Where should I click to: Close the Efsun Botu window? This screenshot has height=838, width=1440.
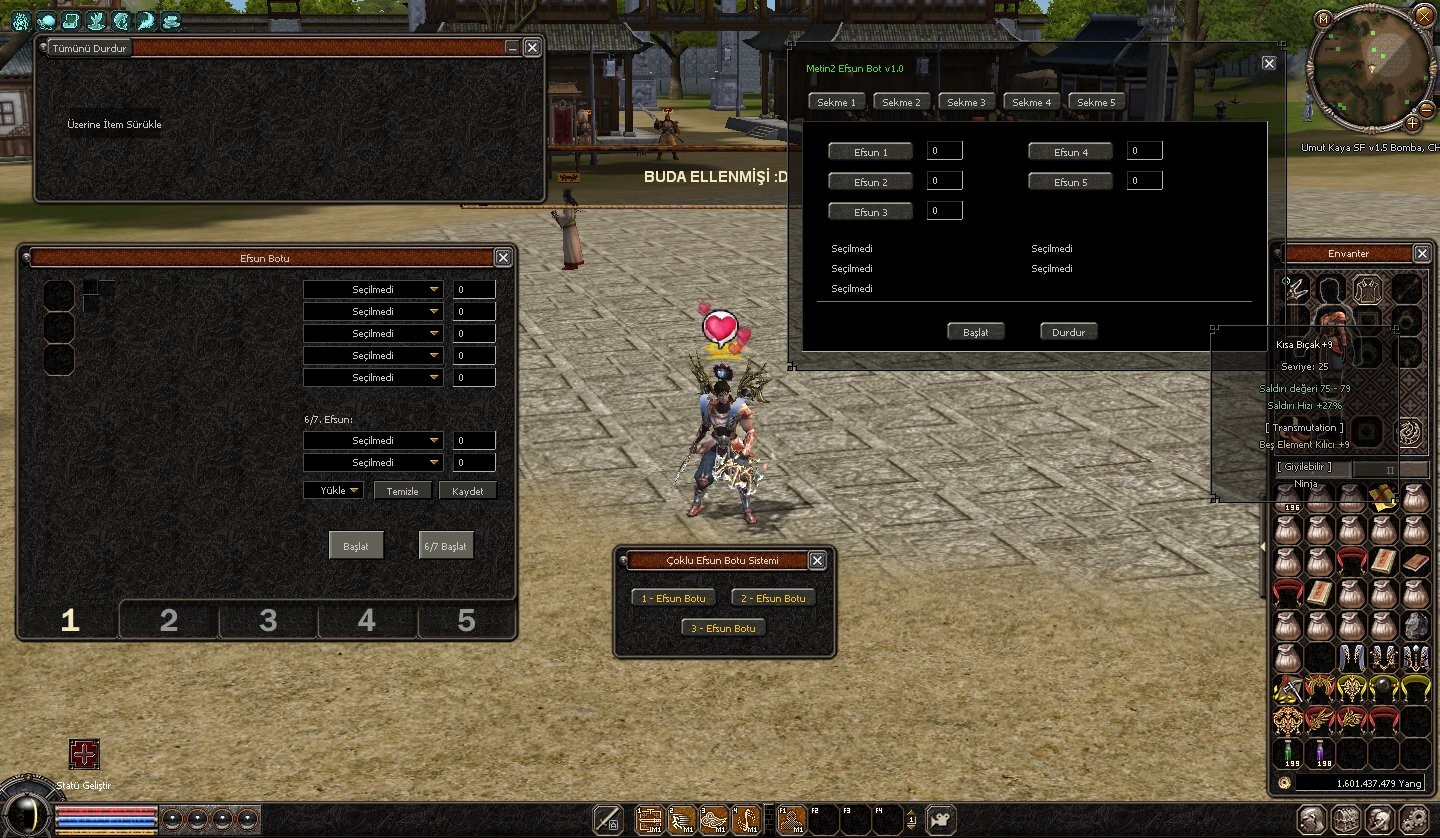503,258
